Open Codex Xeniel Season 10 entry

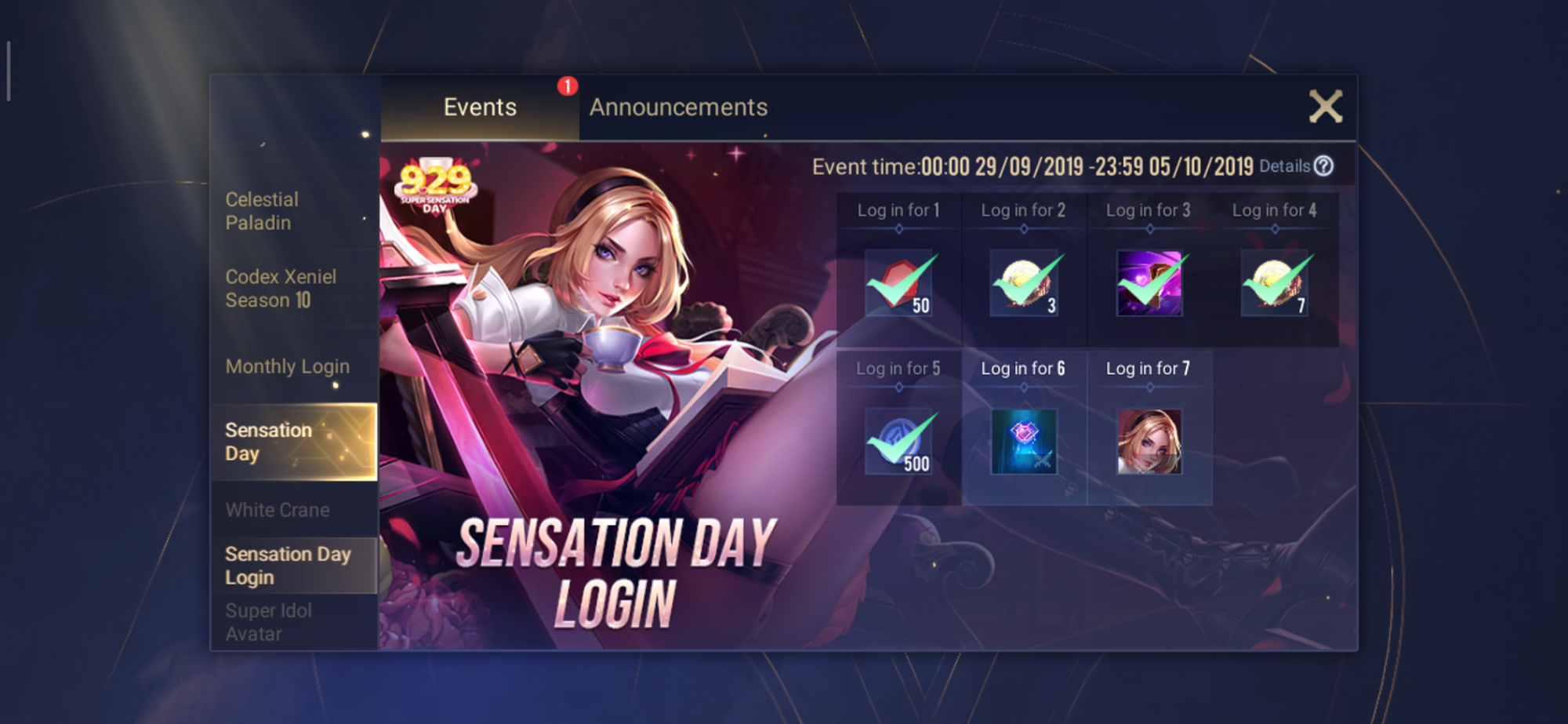coord(281,289)
